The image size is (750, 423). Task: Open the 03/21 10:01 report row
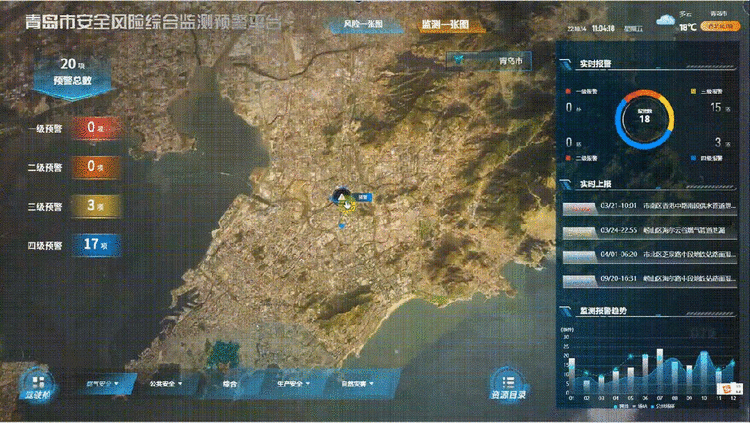(x=647, y=208)
